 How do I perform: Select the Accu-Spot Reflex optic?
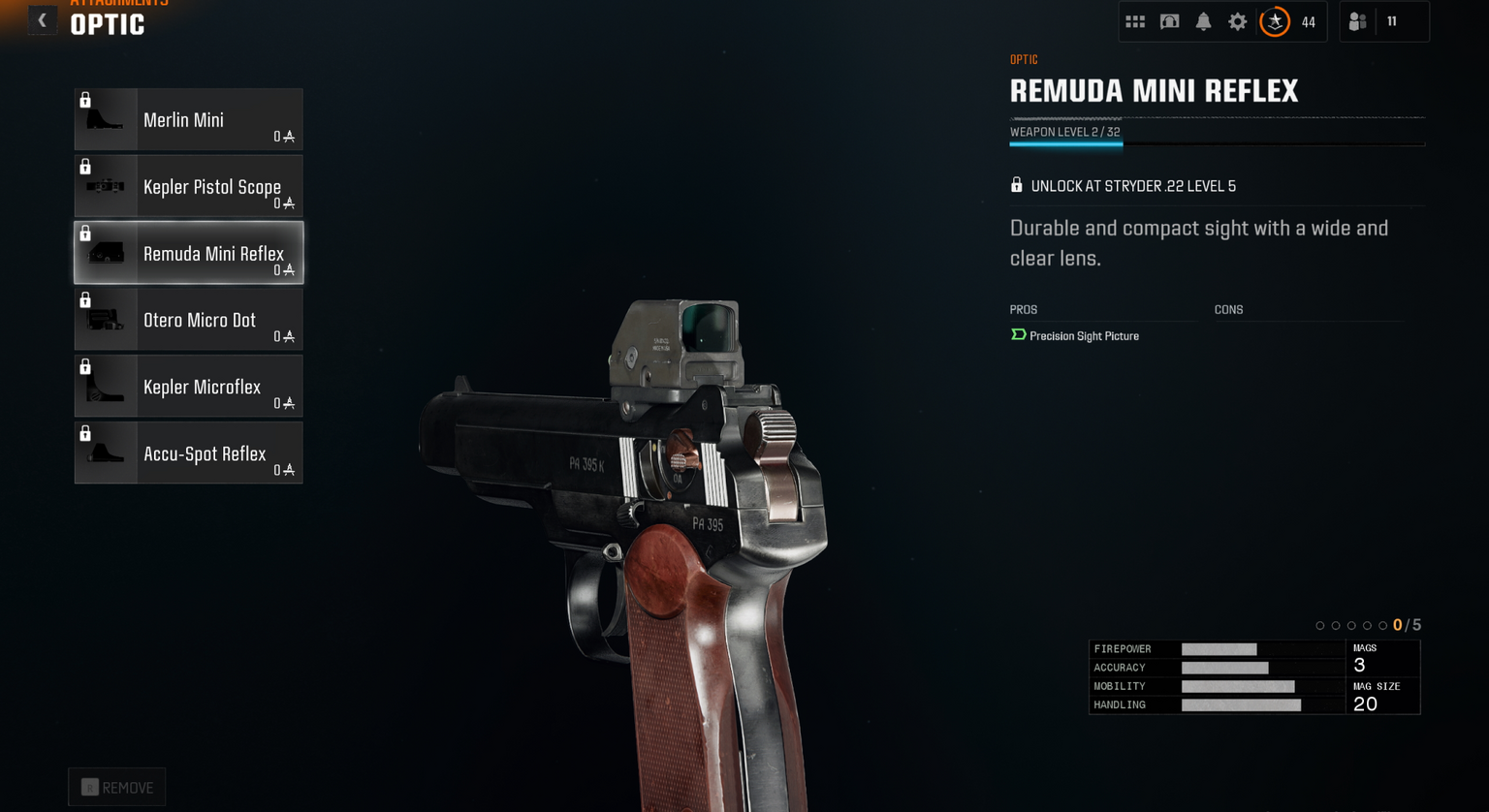pyautogui.click(x=188, y=453)
